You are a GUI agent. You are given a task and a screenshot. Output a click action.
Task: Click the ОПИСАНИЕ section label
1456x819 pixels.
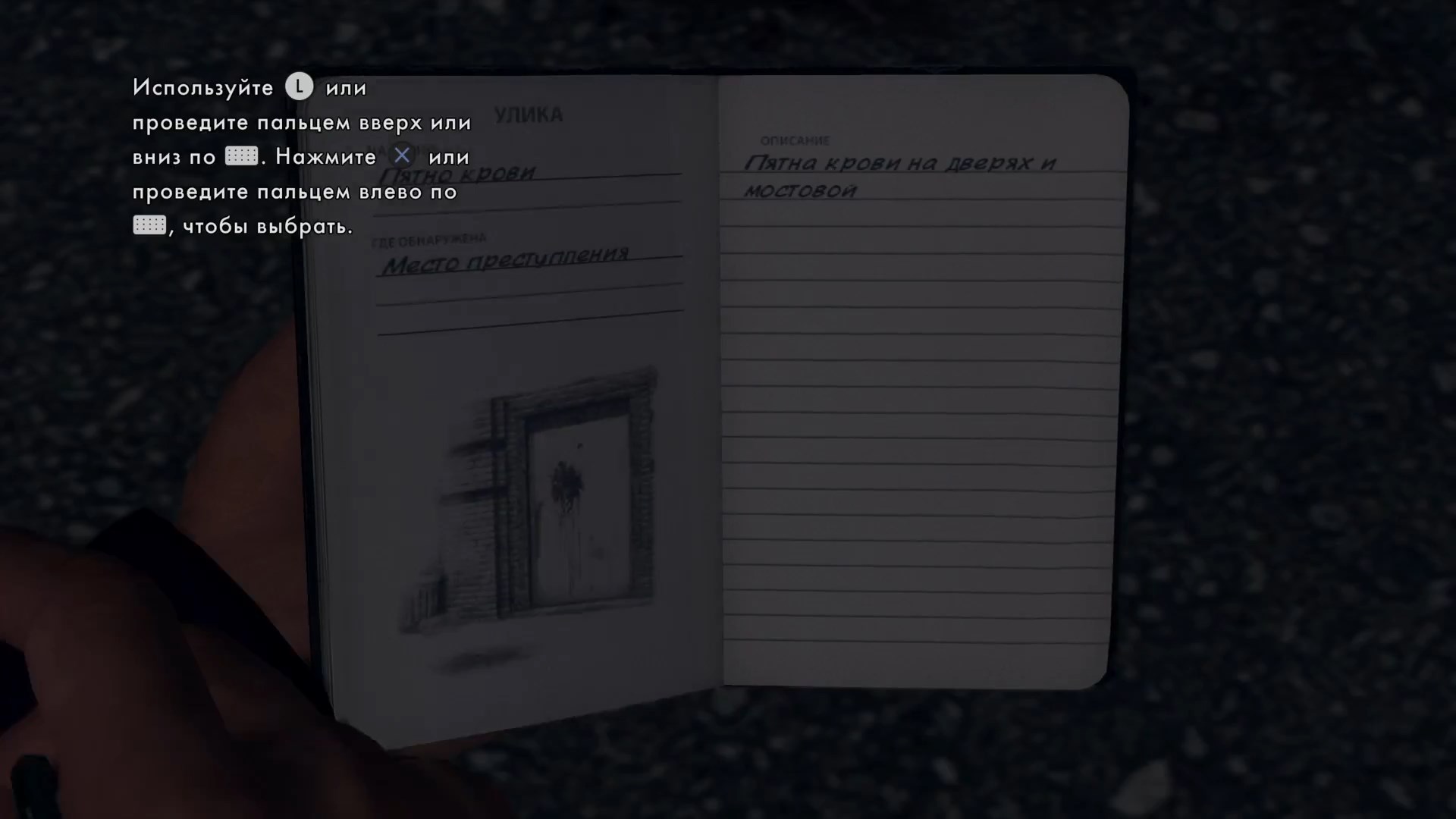coord(795,140)
